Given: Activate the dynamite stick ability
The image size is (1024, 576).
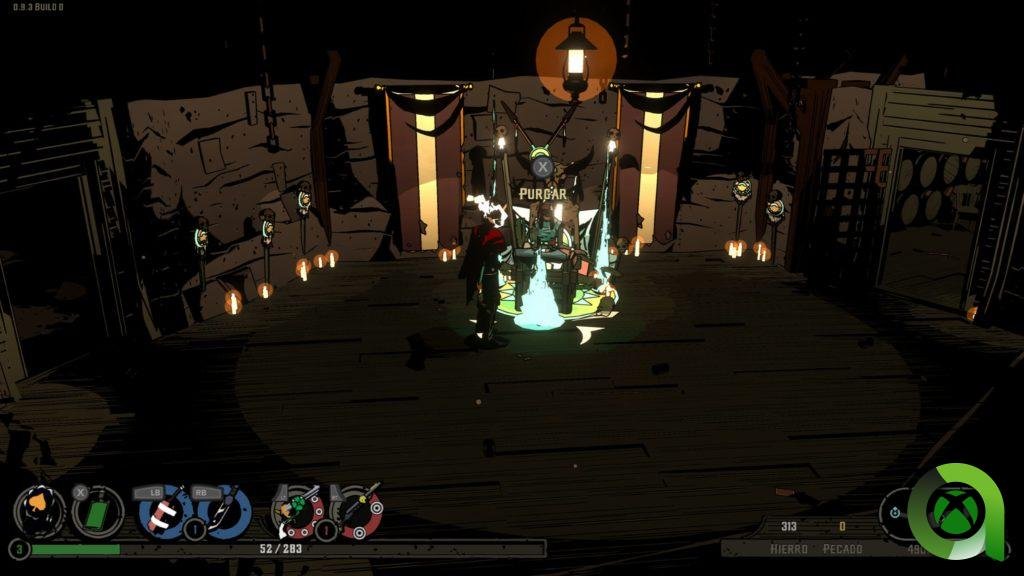Looking at the screenshot, I should coord(164,511).
